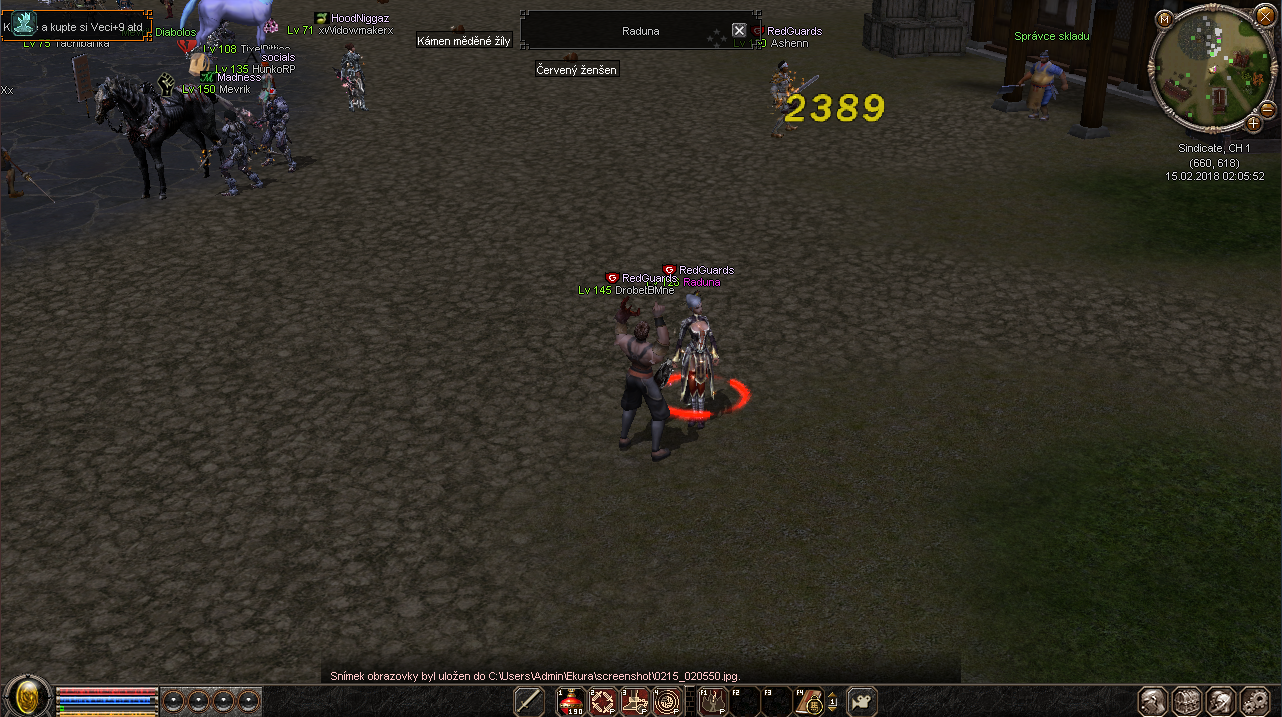Use the red potion in quickslot 1

pyautogui.click(x=573, y=702)
